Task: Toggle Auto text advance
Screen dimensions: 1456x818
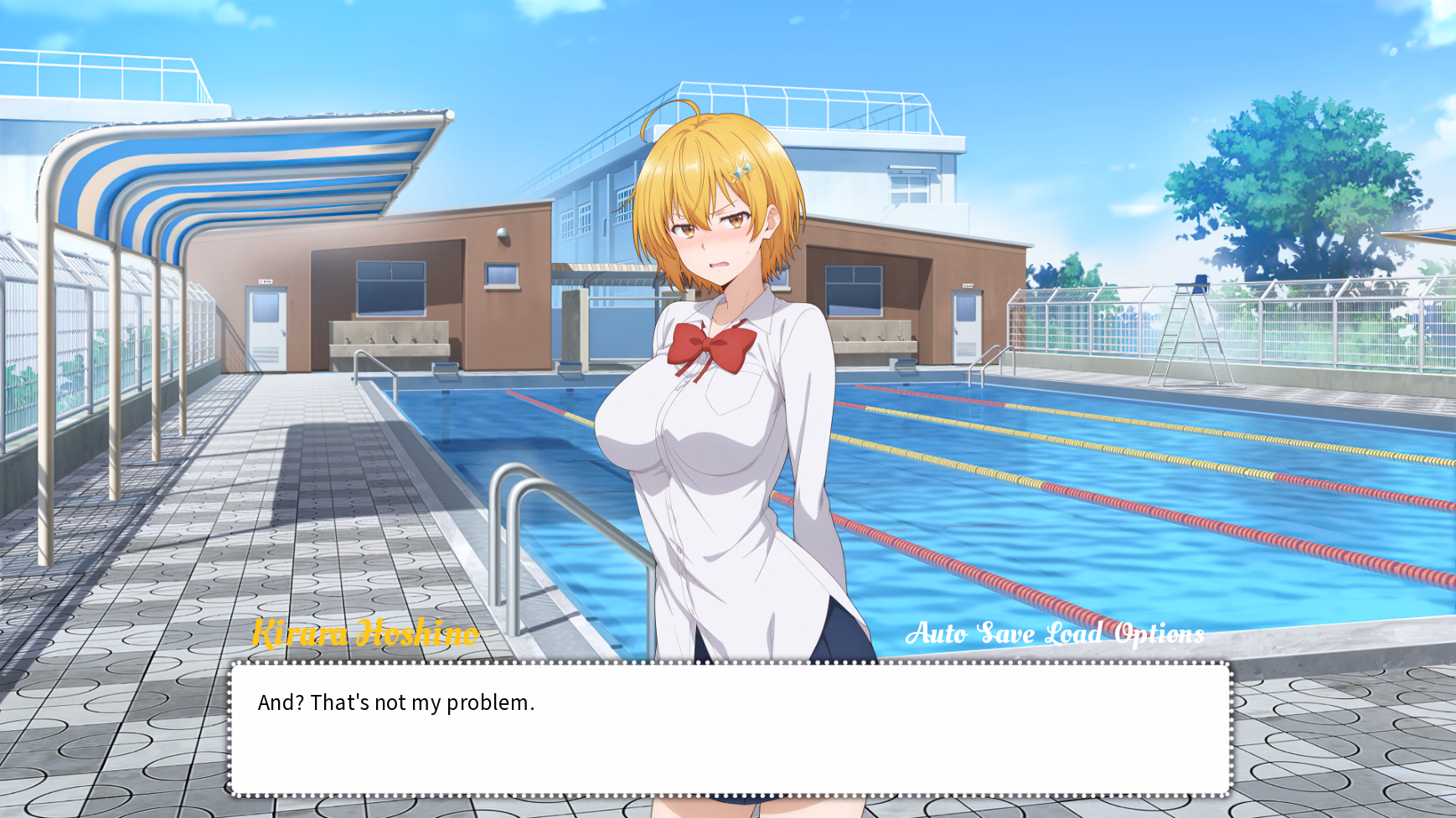Action: [936, 634]
